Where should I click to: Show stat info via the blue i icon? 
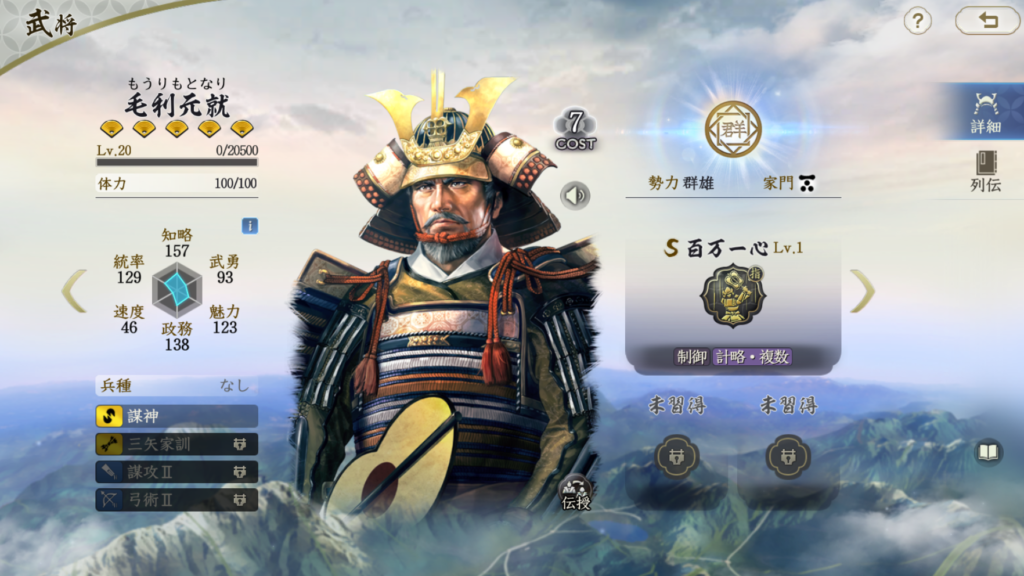click(249, 226)
